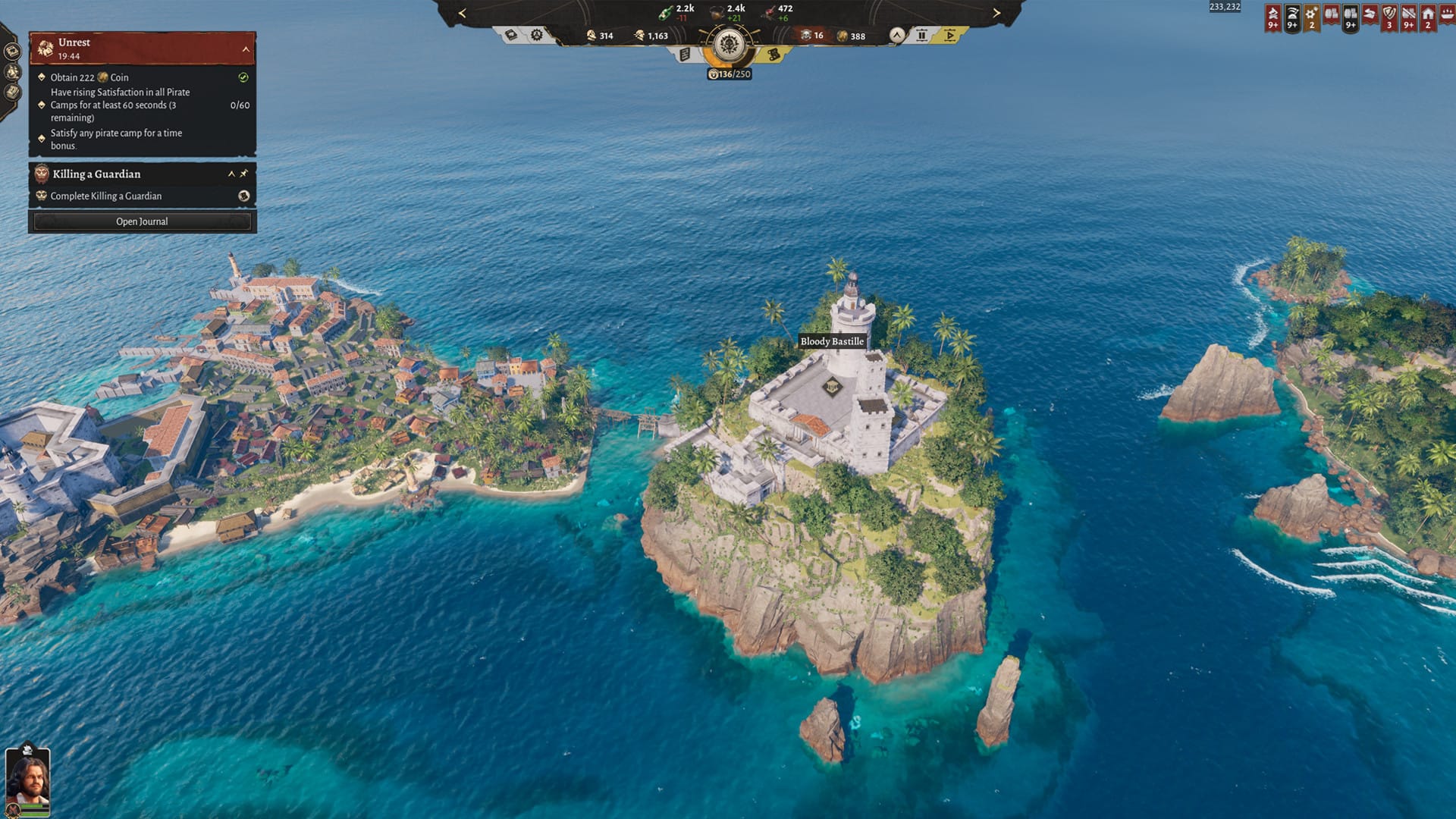Click the scroll icon beside Complete Killing a Guardian
The image size is (1456, 819).
coord(243,196)
